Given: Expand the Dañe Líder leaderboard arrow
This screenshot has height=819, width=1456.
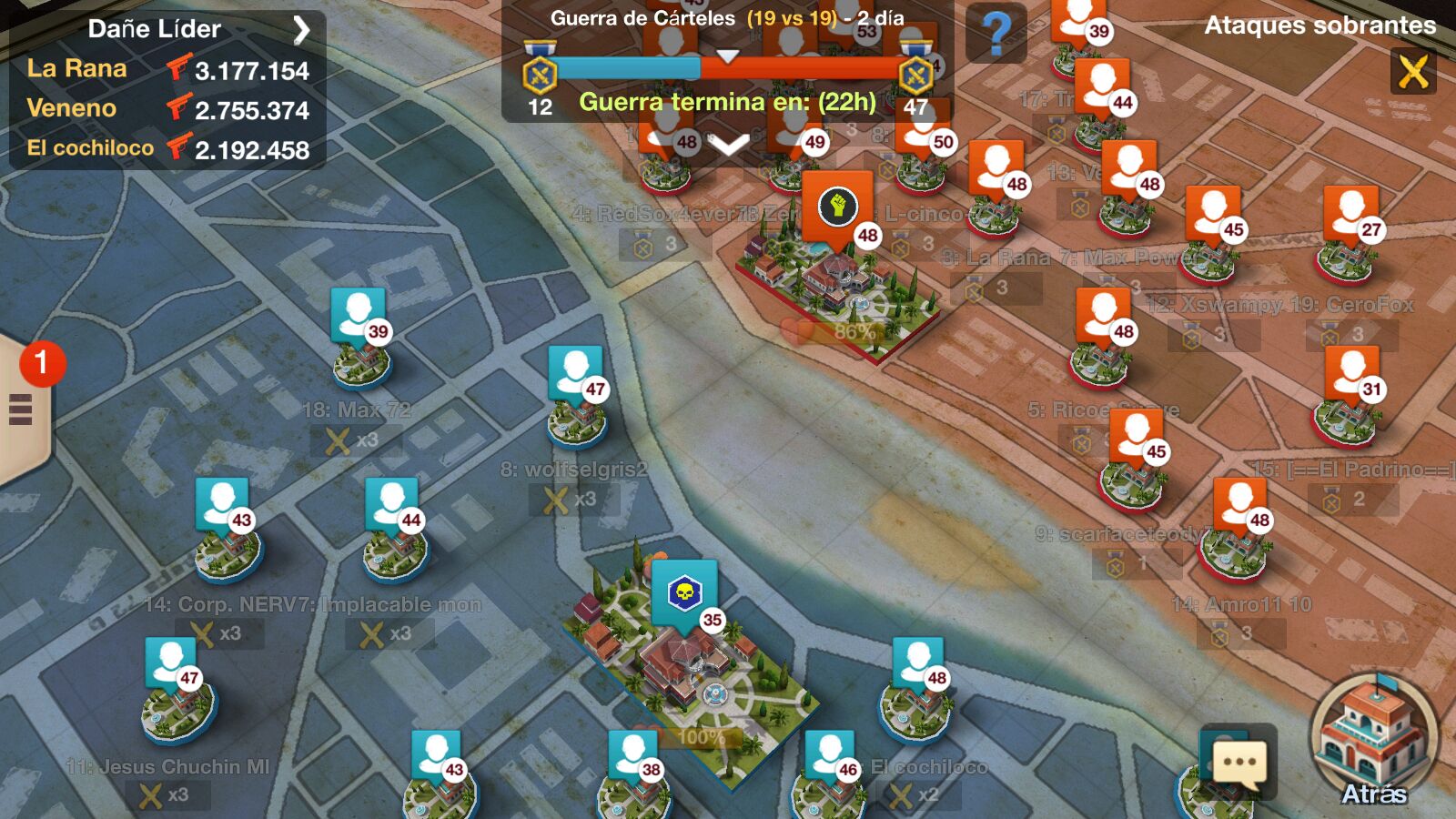Looking at the screenshot, I should click(x=301, y=30).
